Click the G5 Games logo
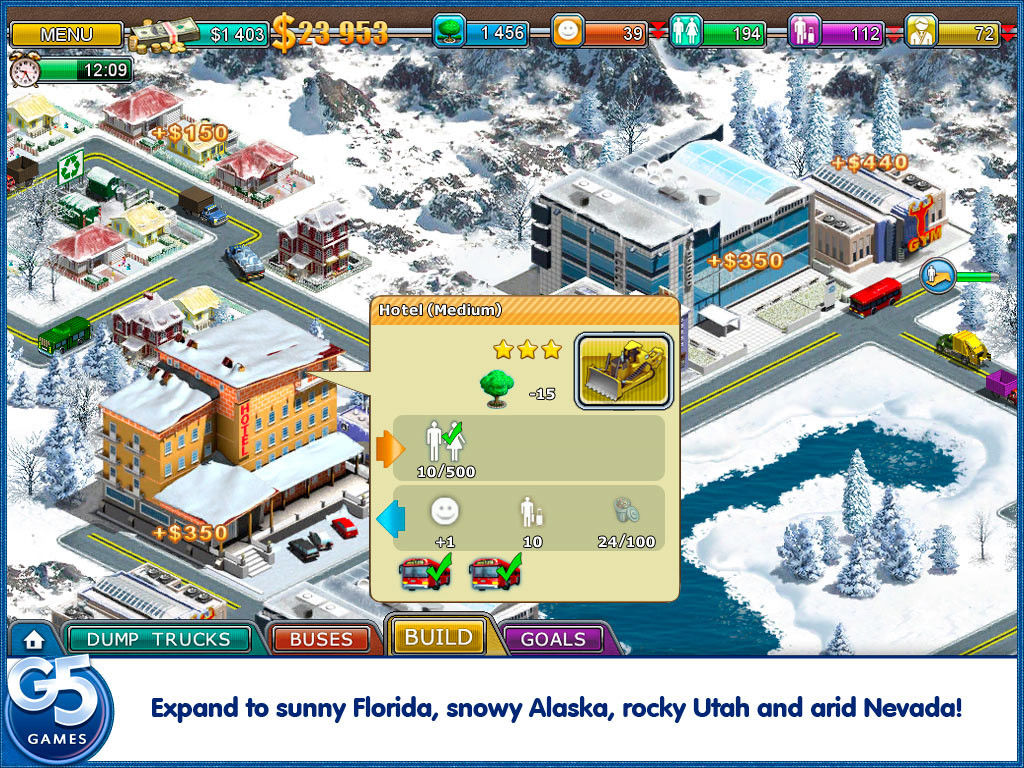Viewport: 1024px width, 768px height. click(x=58, y=709)
